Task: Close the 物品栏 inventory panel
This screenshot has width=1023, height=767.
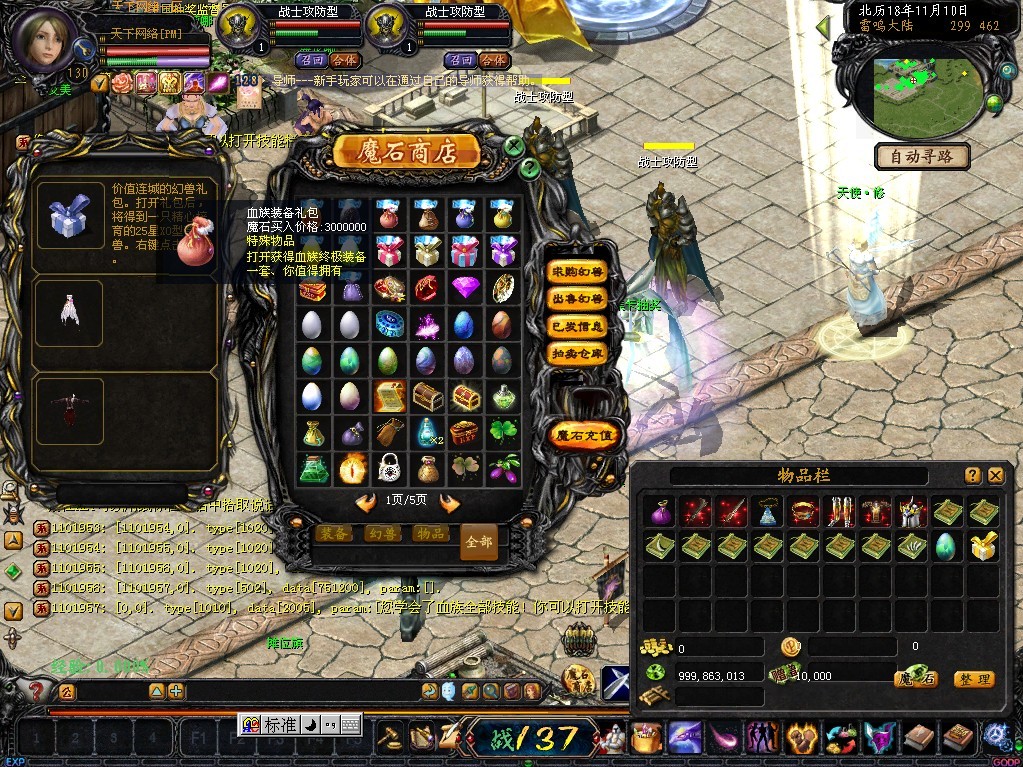Action: pos(995,476)
